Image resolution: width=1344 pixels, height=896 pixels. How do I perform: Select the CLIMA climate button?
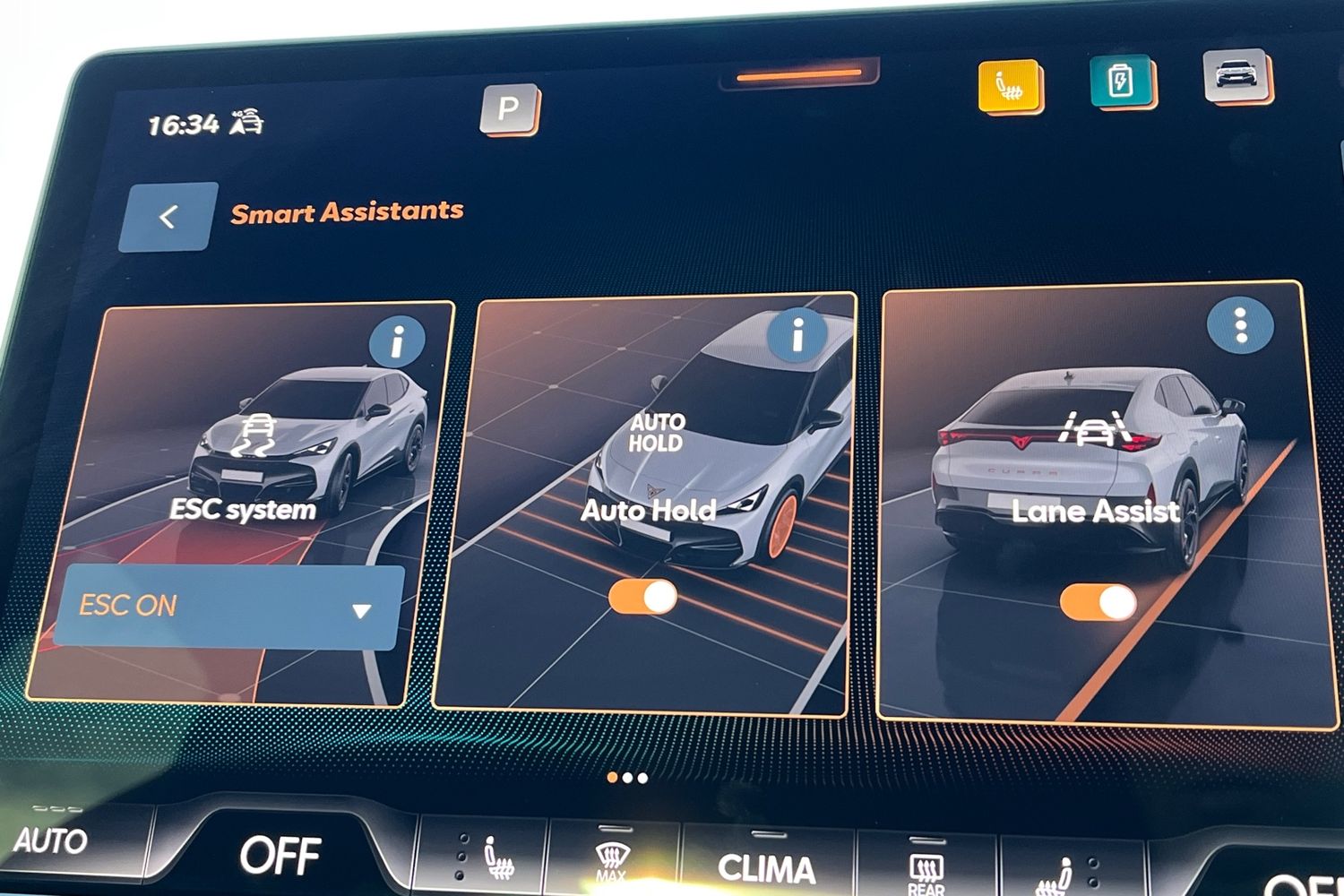pyautogui.click(x=767, y=867)
